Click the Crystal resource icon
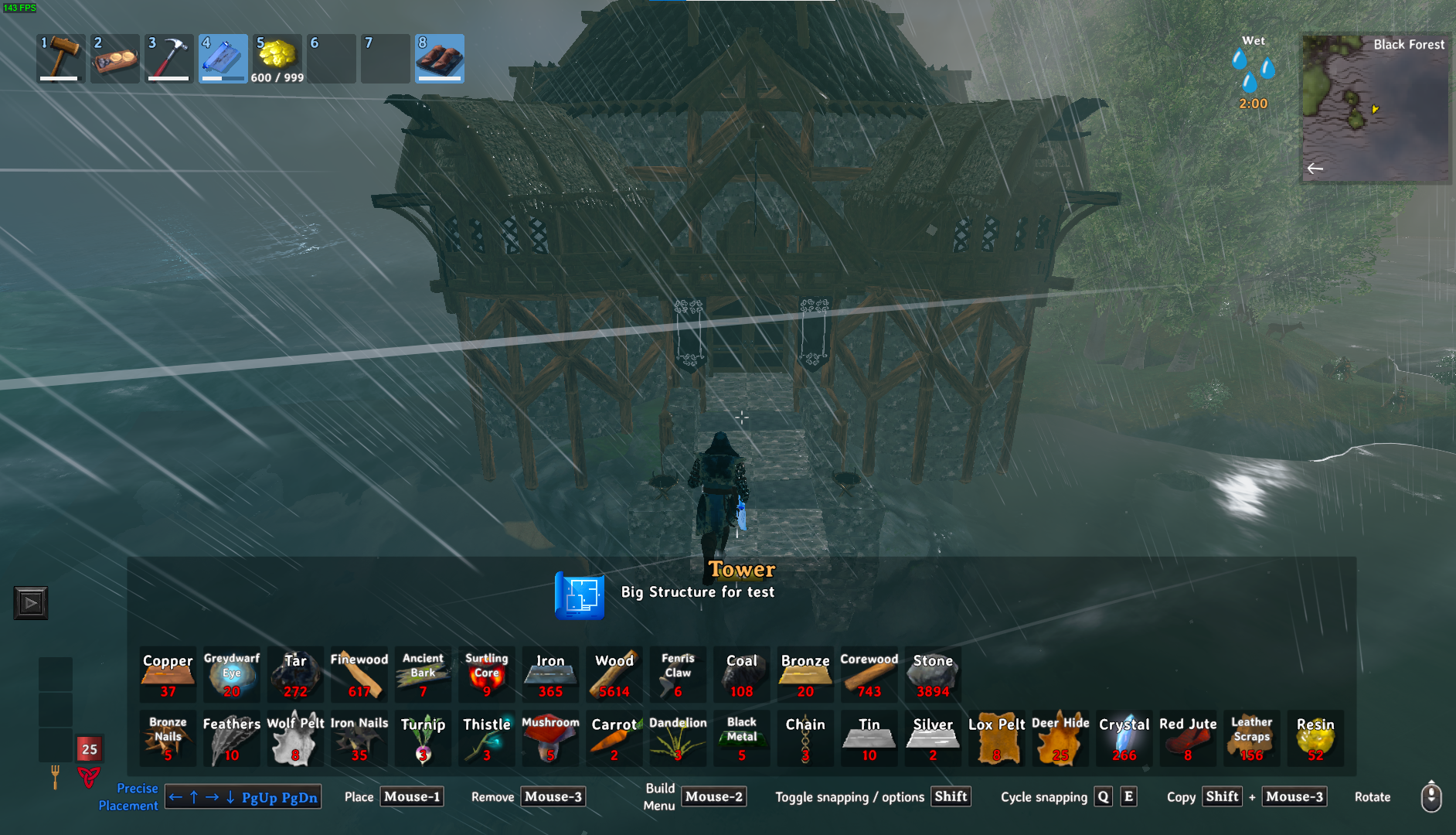 point(1124,738)
